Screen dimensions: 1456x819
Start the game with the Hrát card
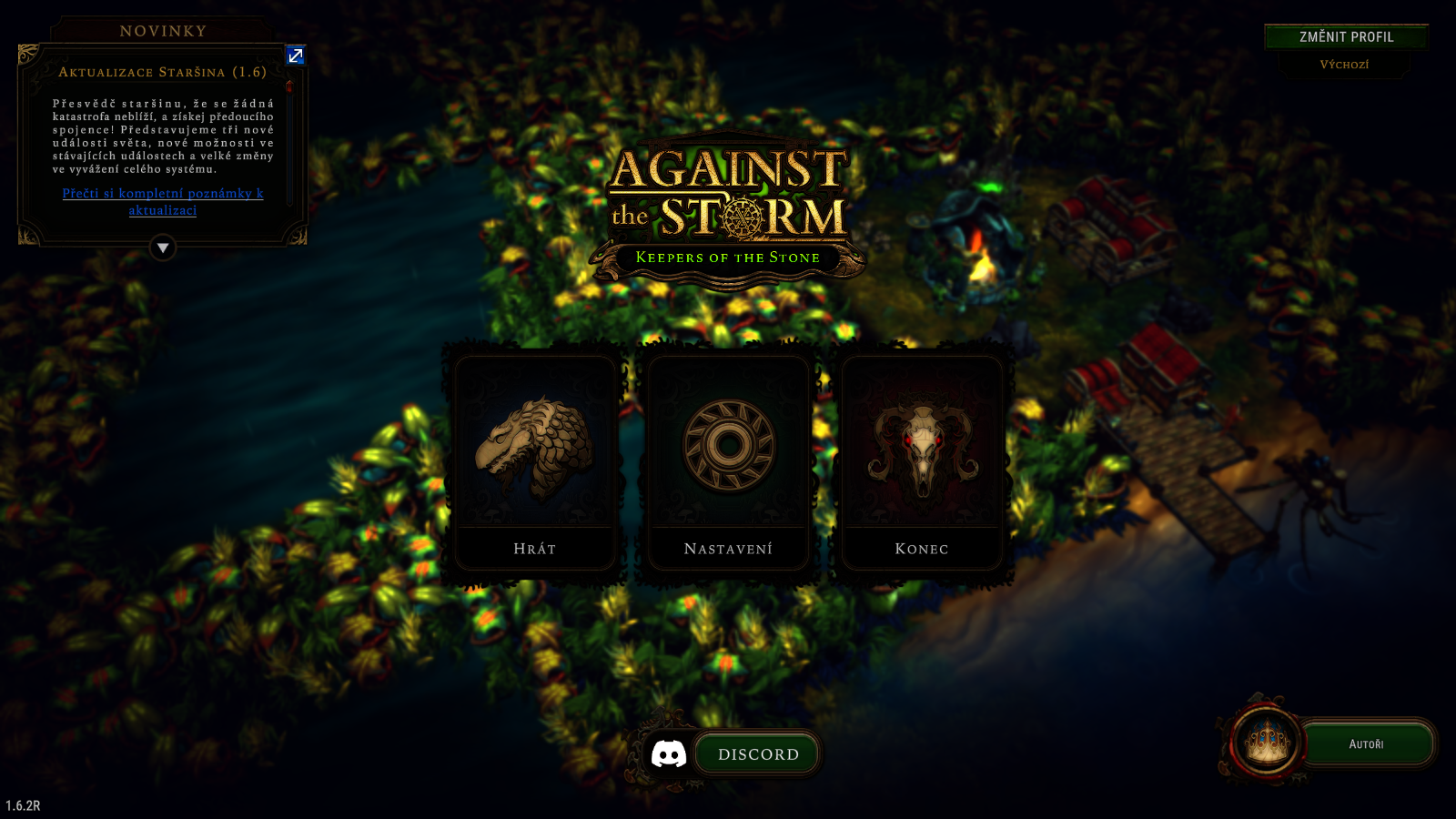(x=535, y=462)
